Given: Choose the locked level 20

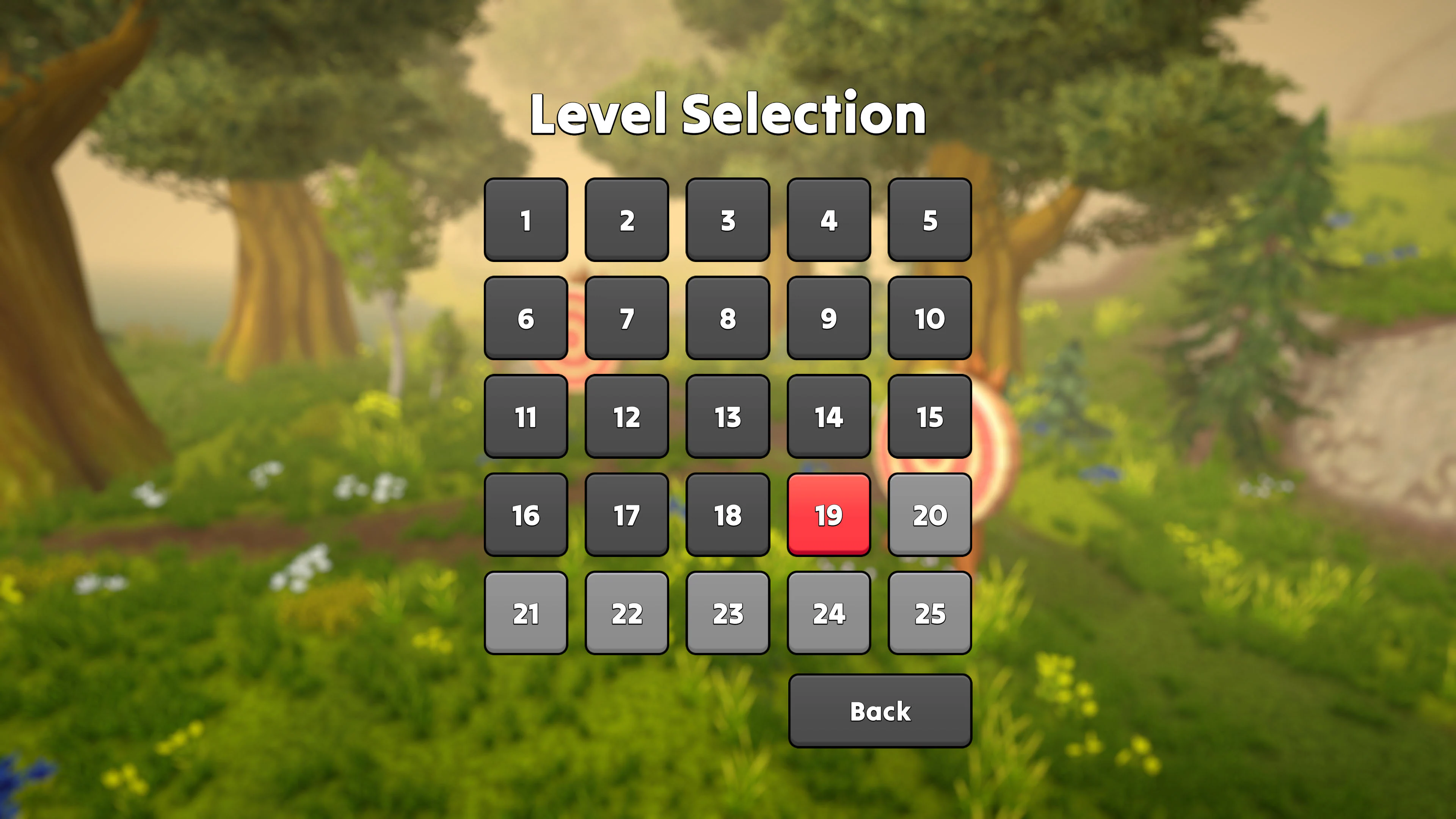Looking at the screenshot, I should [930, 515].
